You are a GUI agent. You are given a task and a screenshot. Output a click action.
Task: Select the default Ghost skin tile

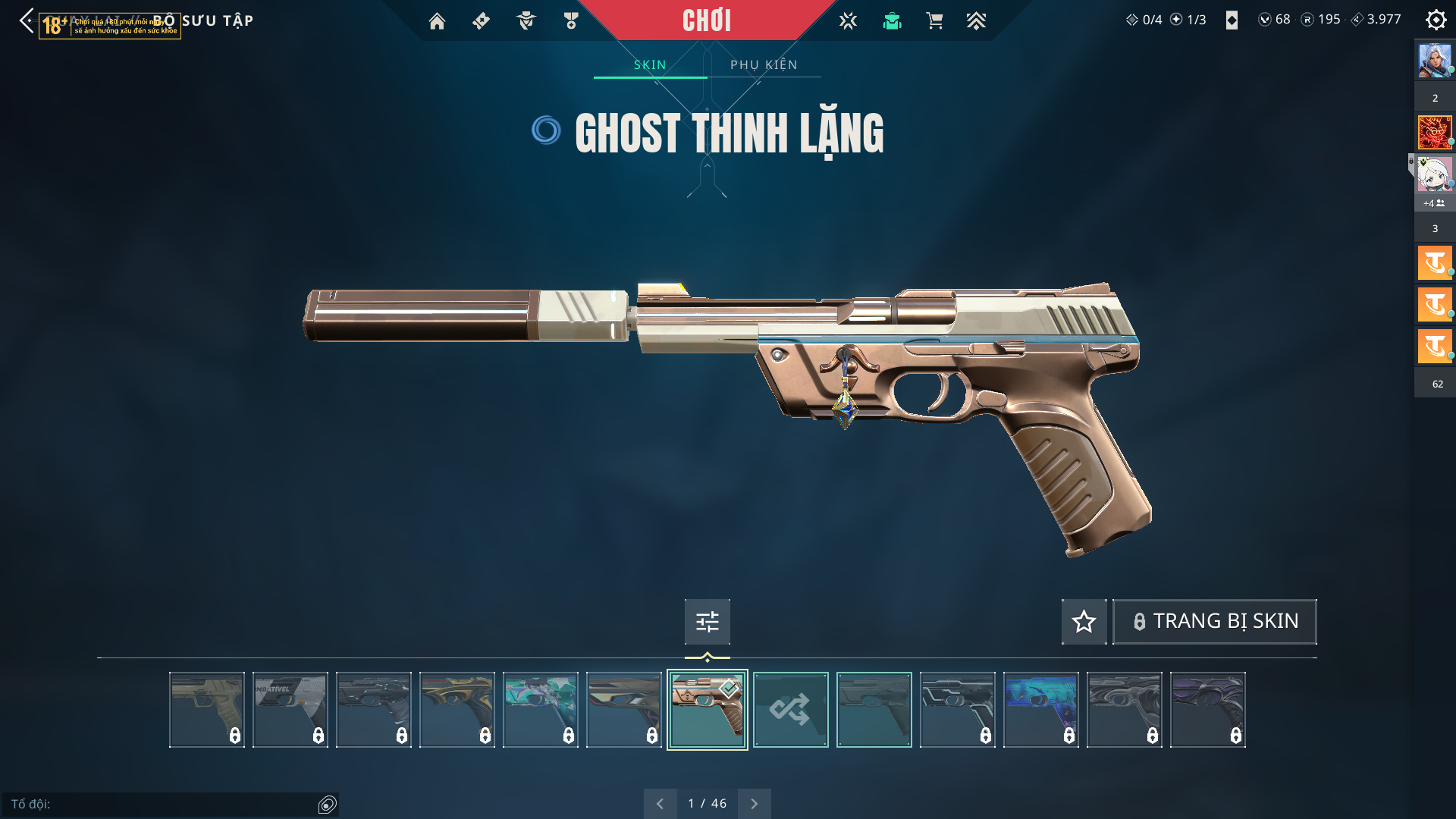click(x=874, y=710)
